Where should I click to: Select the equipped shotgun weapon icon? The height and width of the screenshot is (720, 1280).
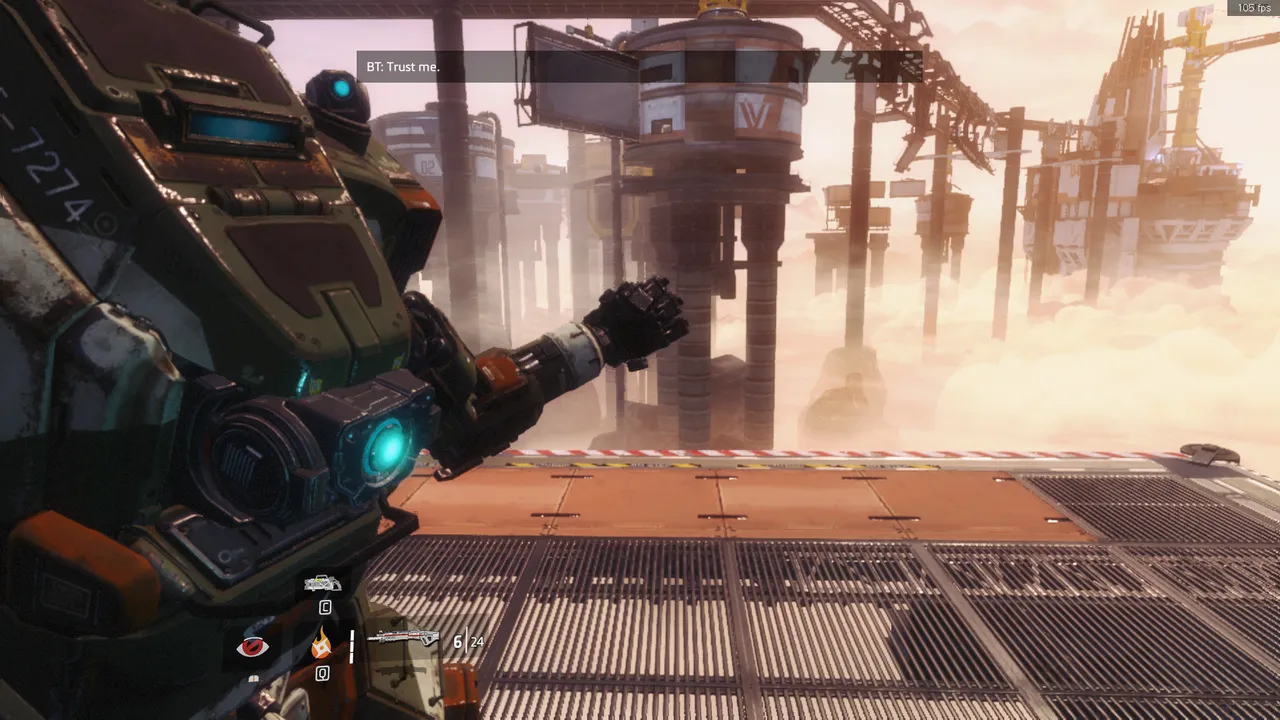pos(403,639)
